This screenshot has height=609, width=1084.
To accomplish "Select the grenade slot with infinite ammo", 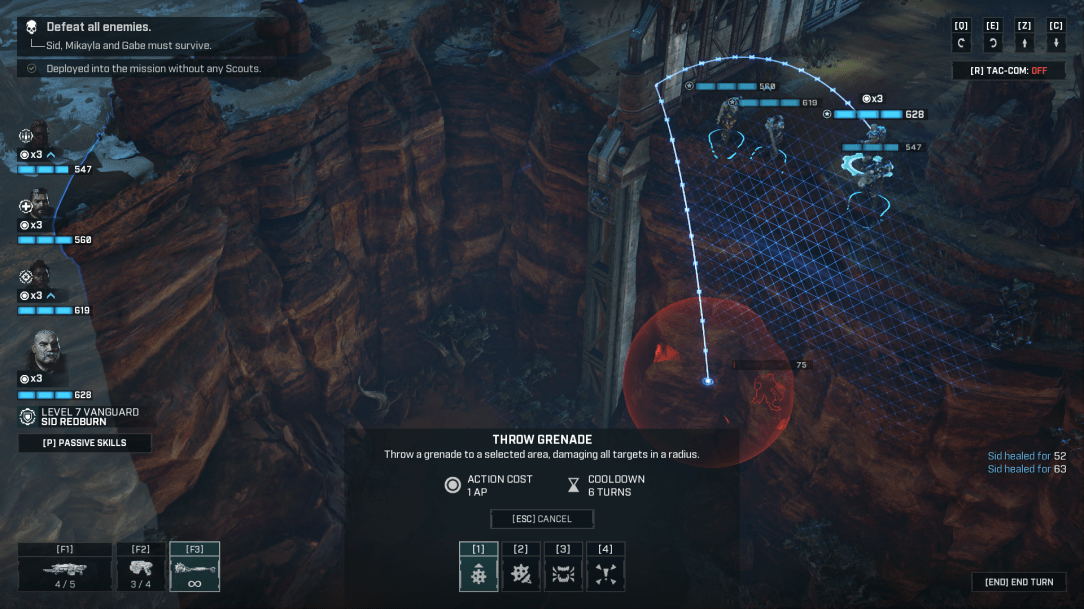I will pos(194,568).
